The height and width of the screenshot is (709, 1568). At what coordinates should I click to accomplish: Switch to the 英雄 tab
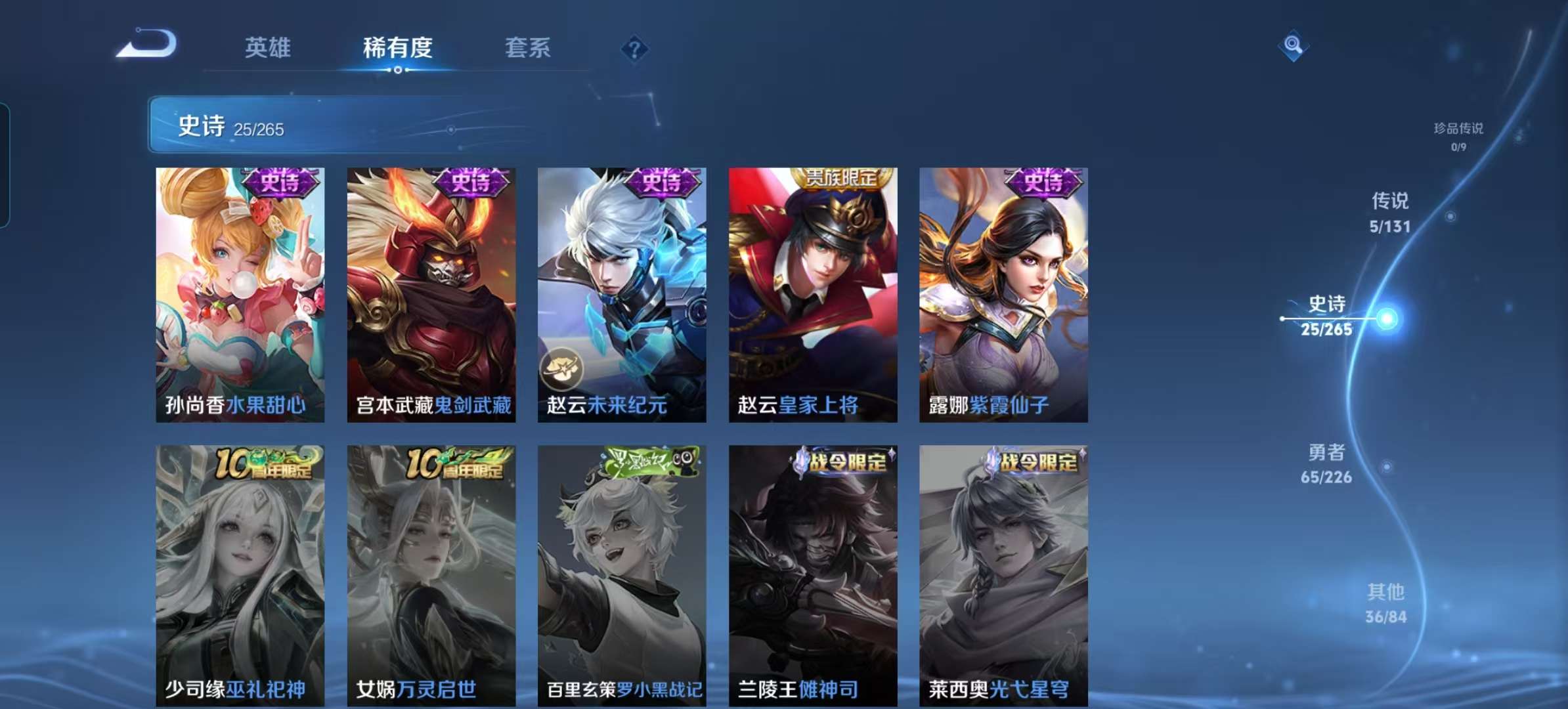coord(267,48)
